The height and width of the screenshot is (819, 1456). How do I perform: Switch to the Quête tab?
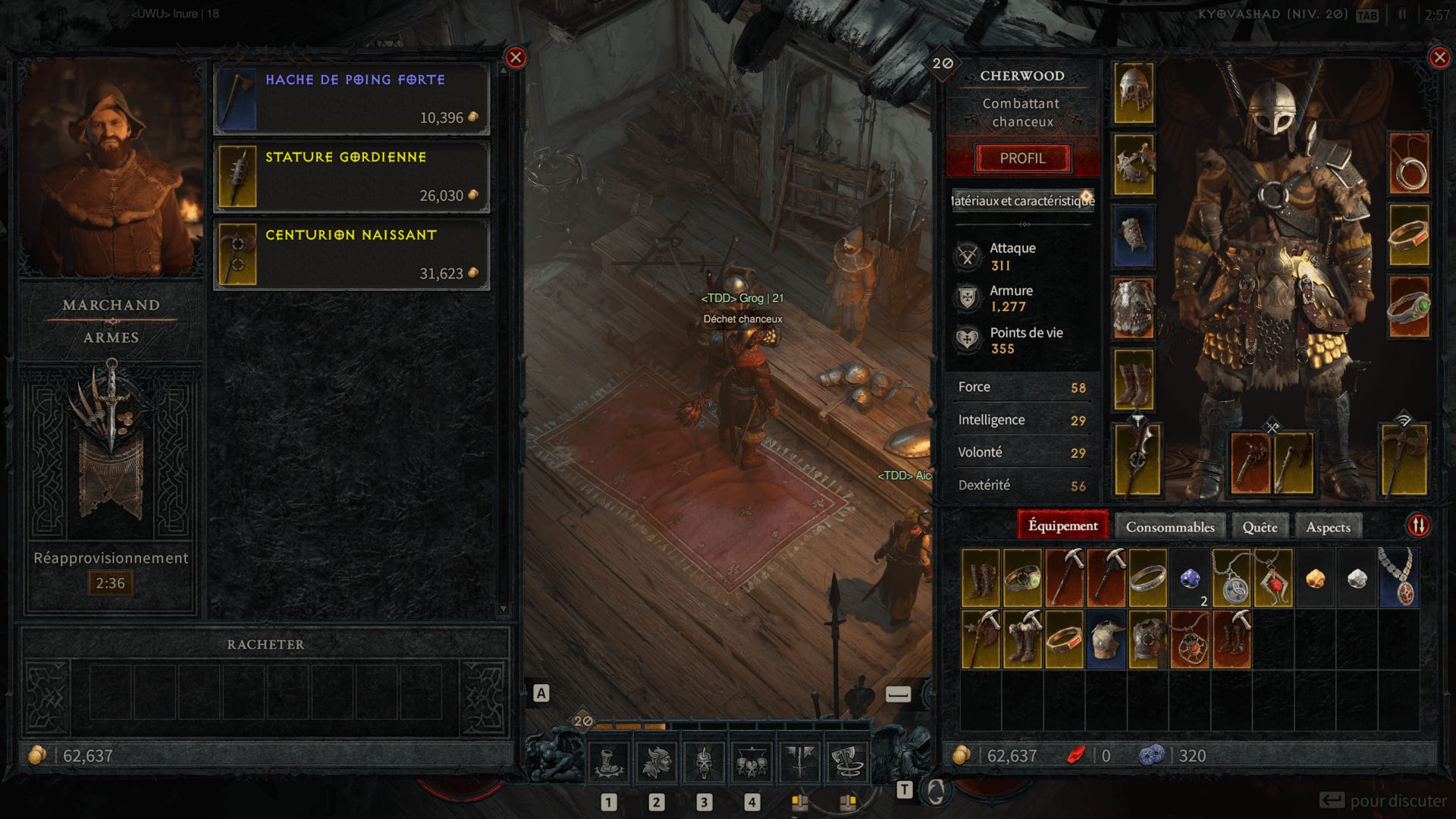point(1260,527)
